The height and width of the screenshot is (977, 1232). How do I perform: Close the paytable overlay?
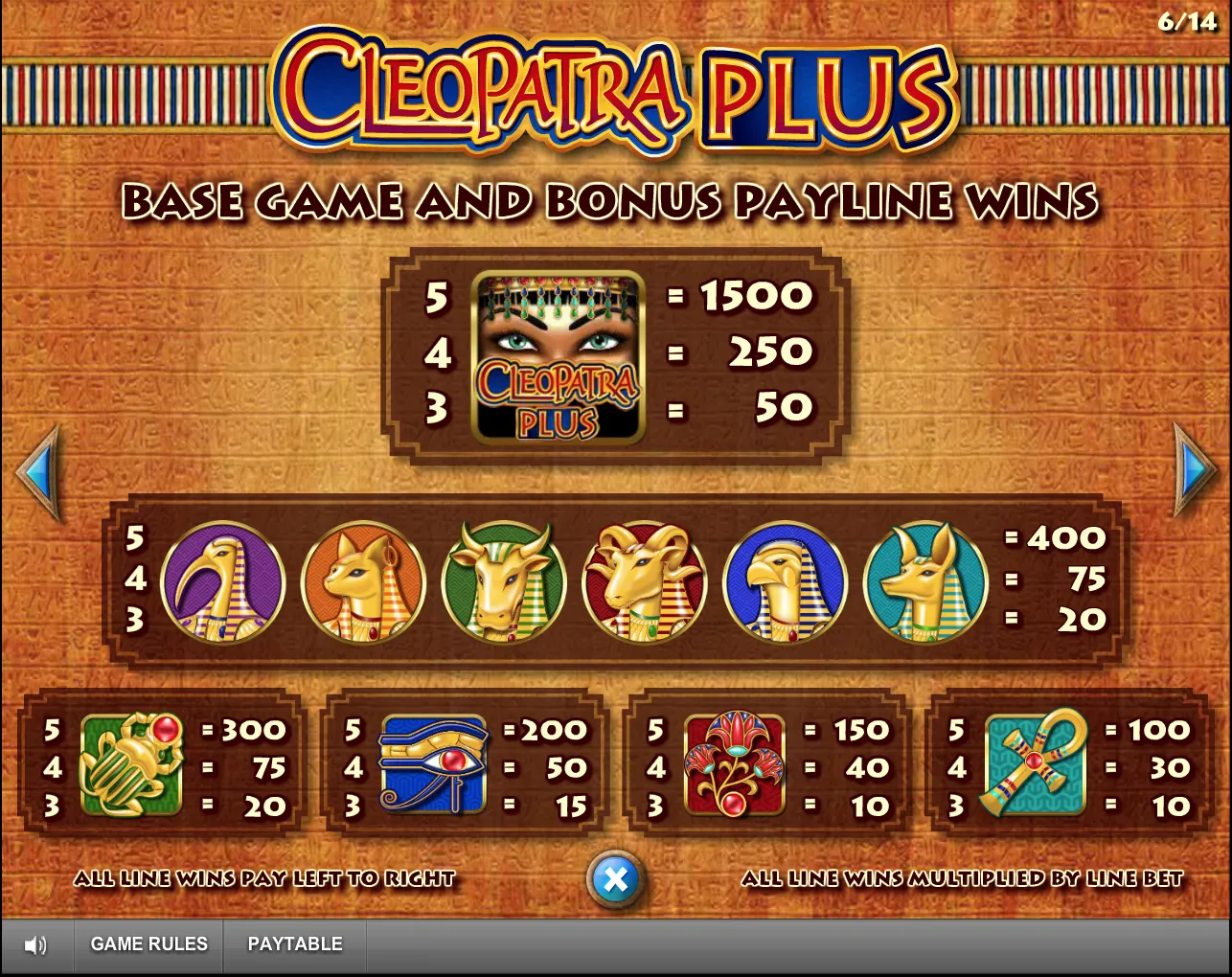(x=615, y=876)
